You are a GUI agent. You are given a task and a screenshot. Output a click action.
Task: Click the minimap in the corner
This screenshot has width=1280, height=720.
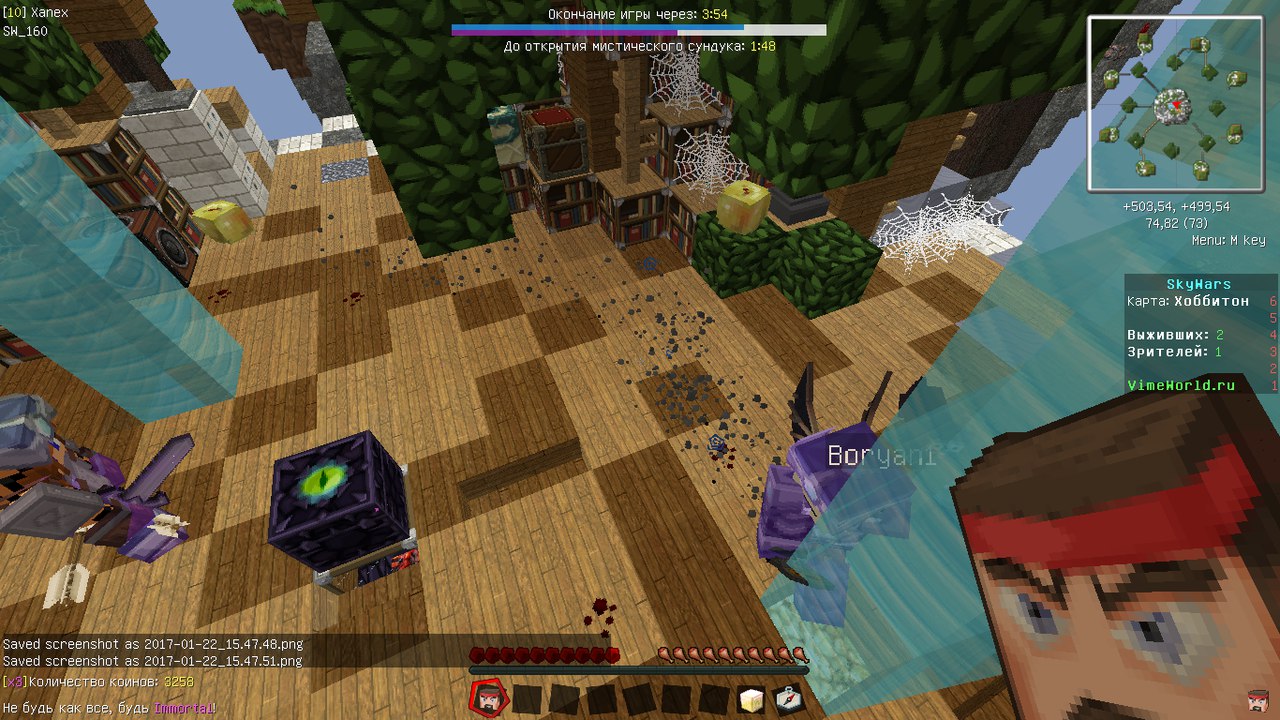[x=1175, y=104]
